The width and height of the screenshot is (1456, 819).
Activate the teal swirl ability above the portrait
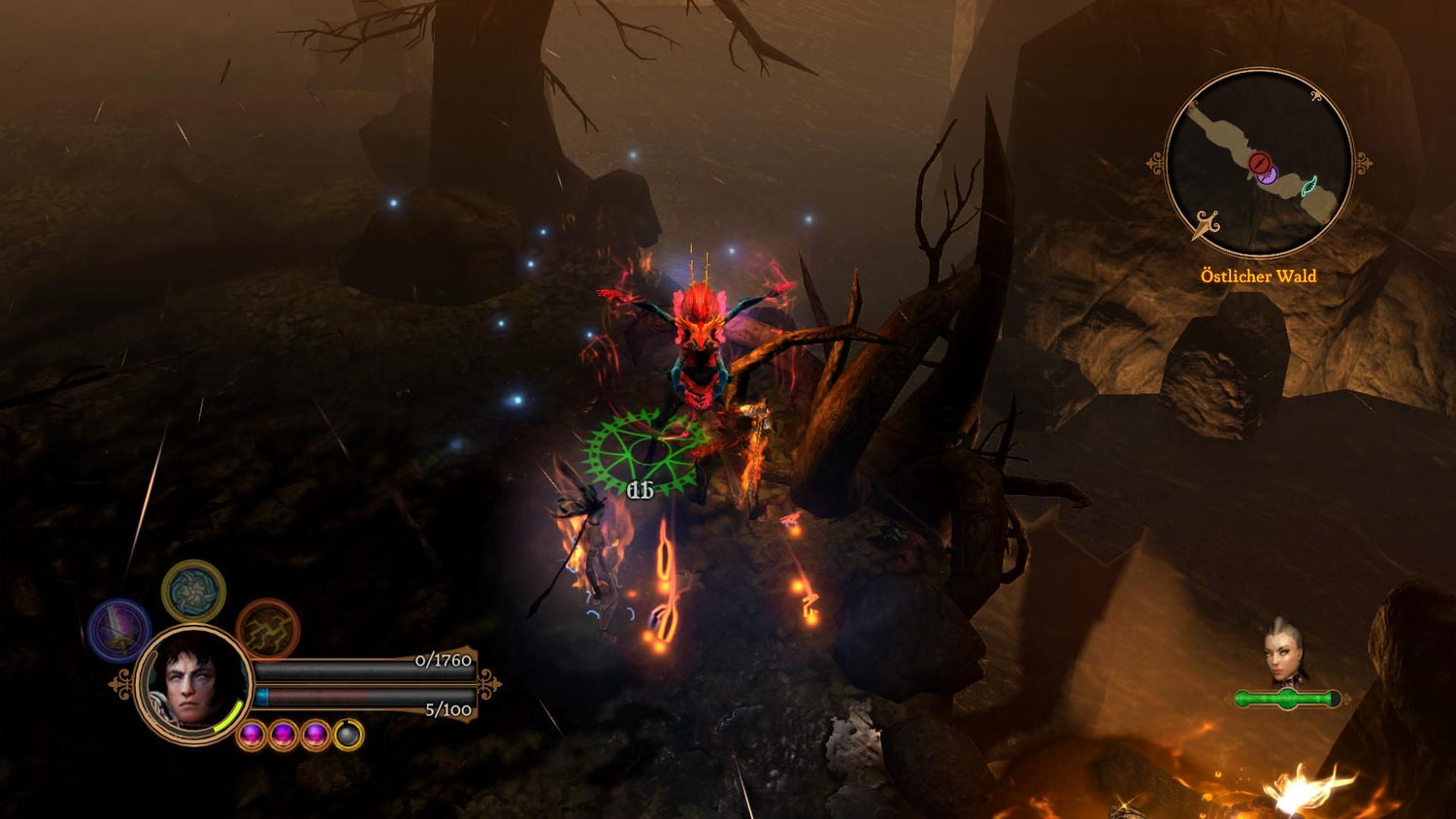[195, 592]
